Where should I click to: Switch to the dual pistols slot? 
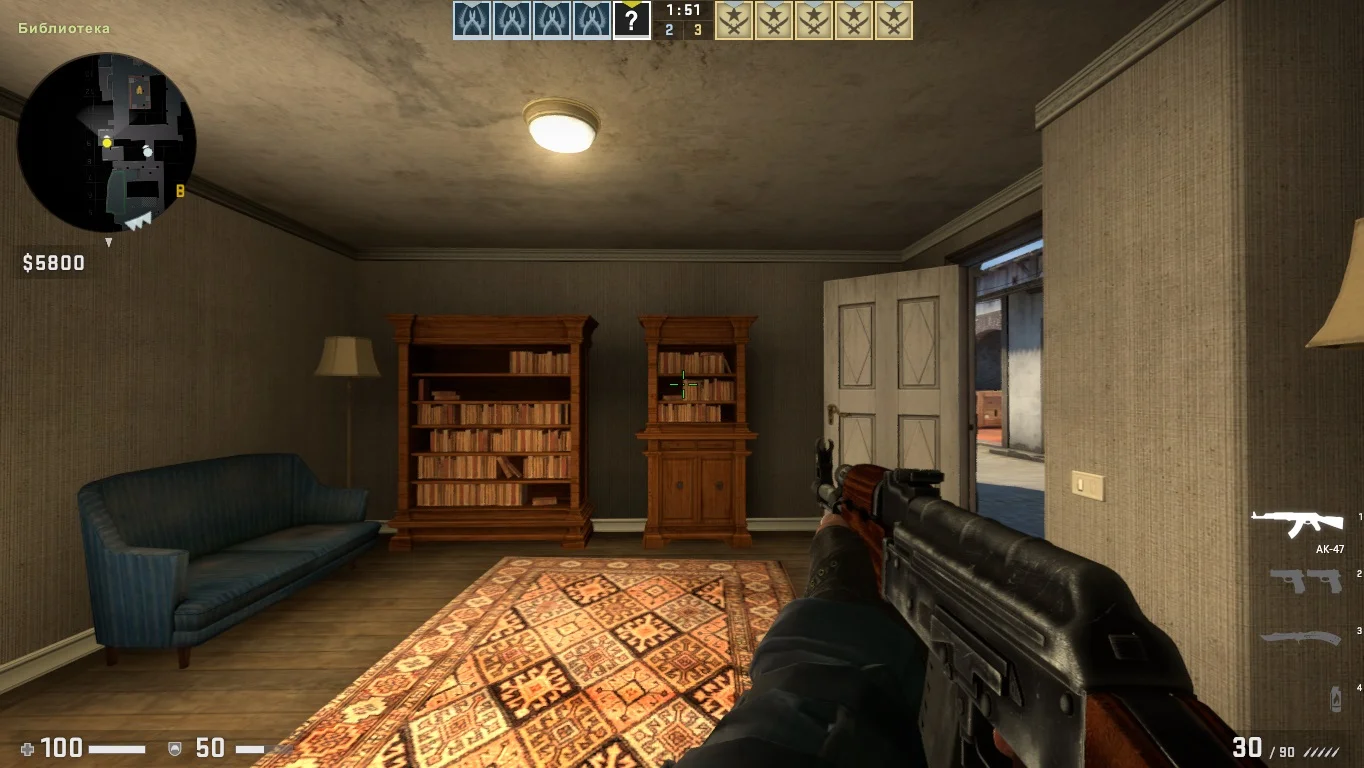point(1305,580)
